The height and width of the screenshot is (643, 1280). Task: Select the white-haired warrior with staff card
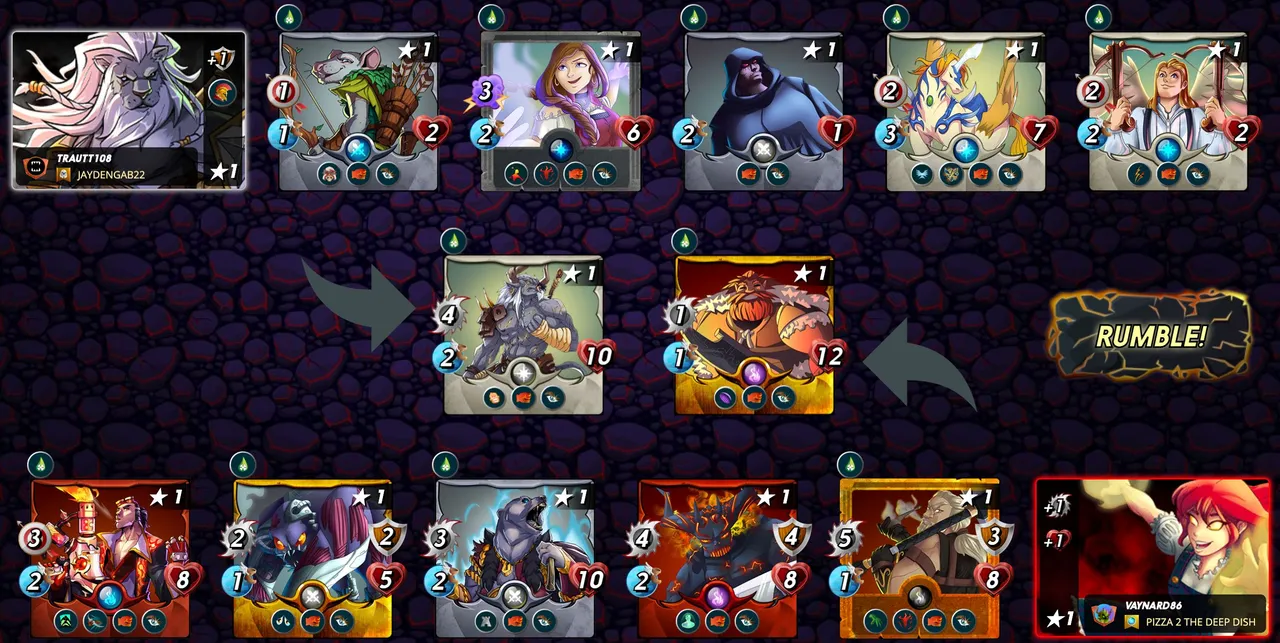[x=920, y=557]
